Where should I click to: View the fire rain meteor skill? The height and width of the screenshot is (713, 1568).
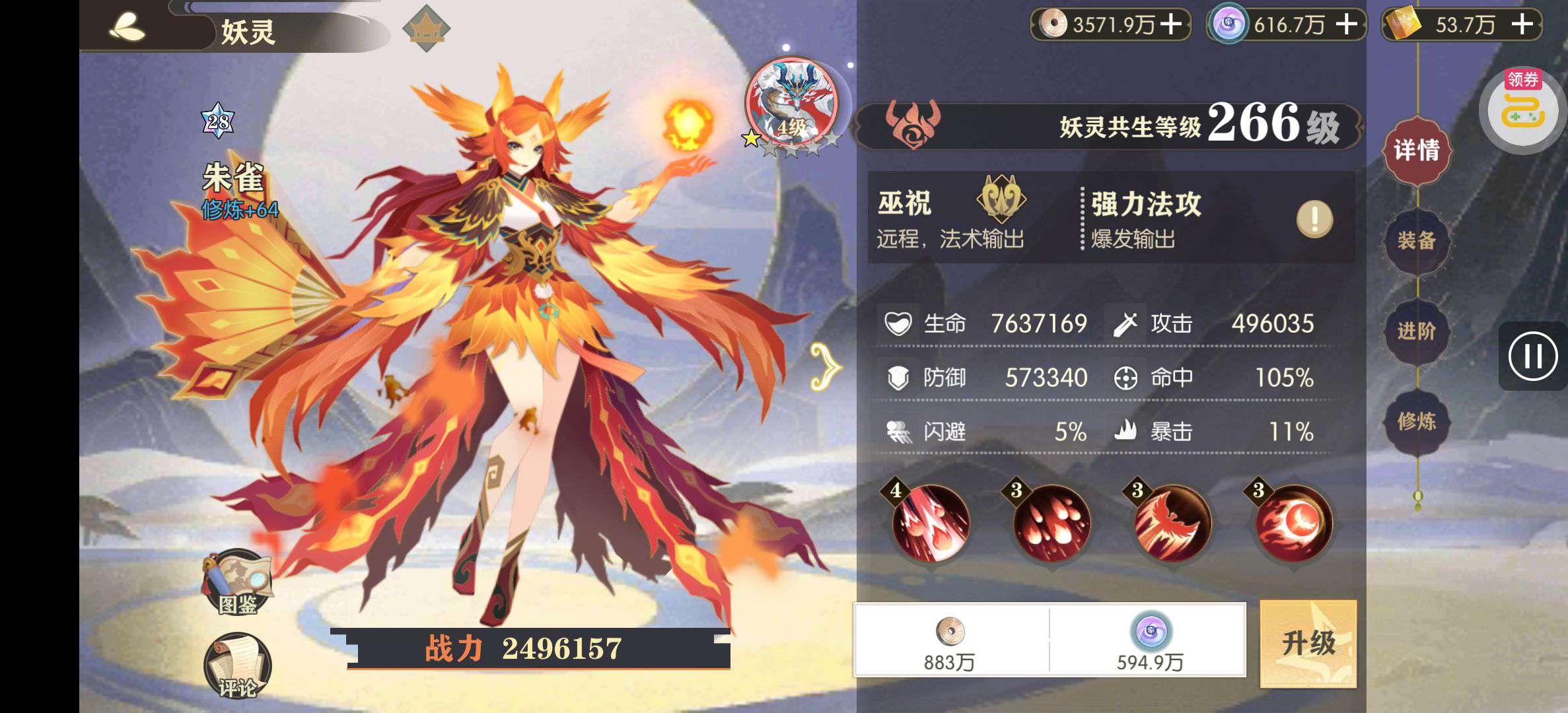[x=1051, y=524]
